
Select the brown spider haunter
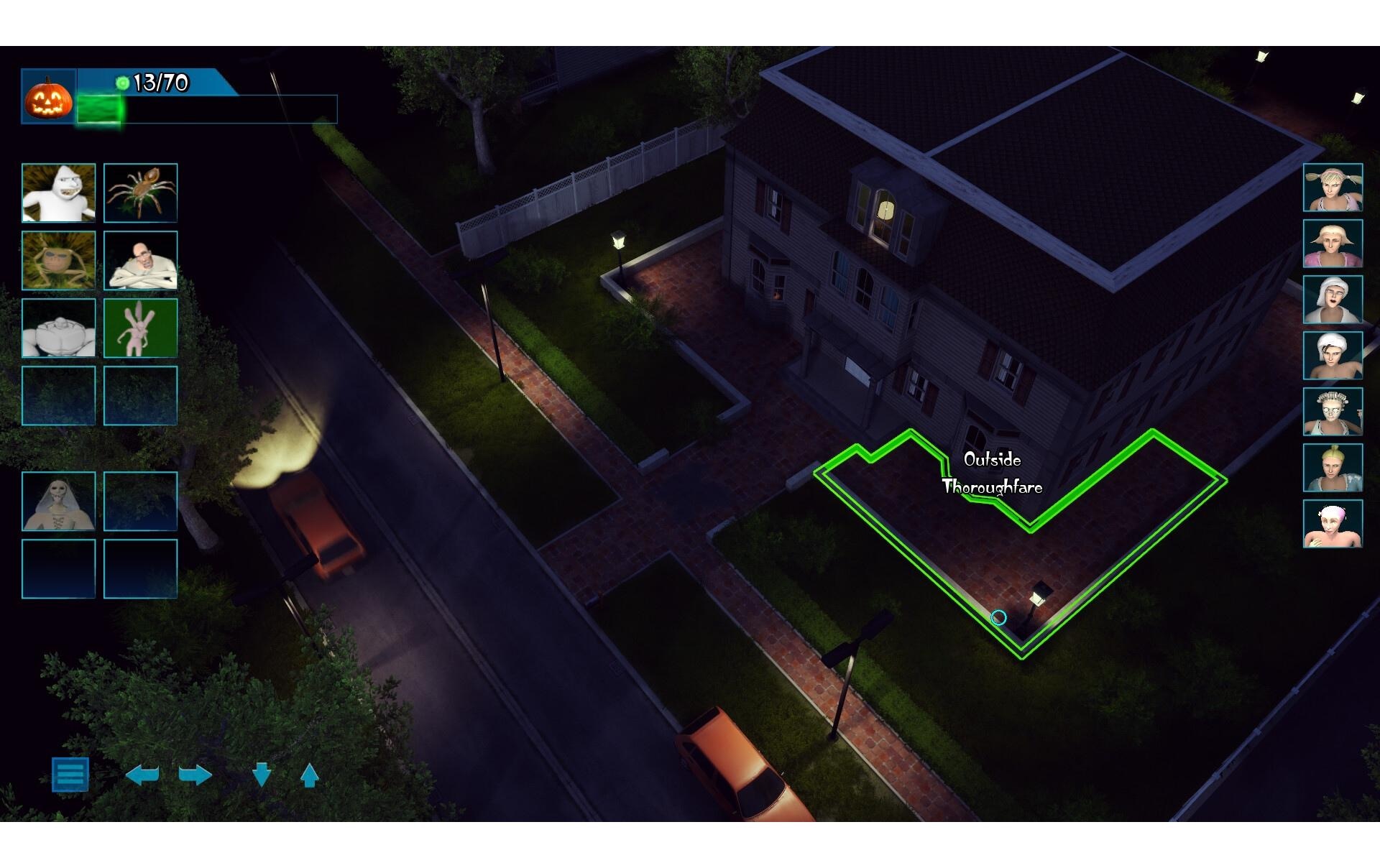point(140,193)
